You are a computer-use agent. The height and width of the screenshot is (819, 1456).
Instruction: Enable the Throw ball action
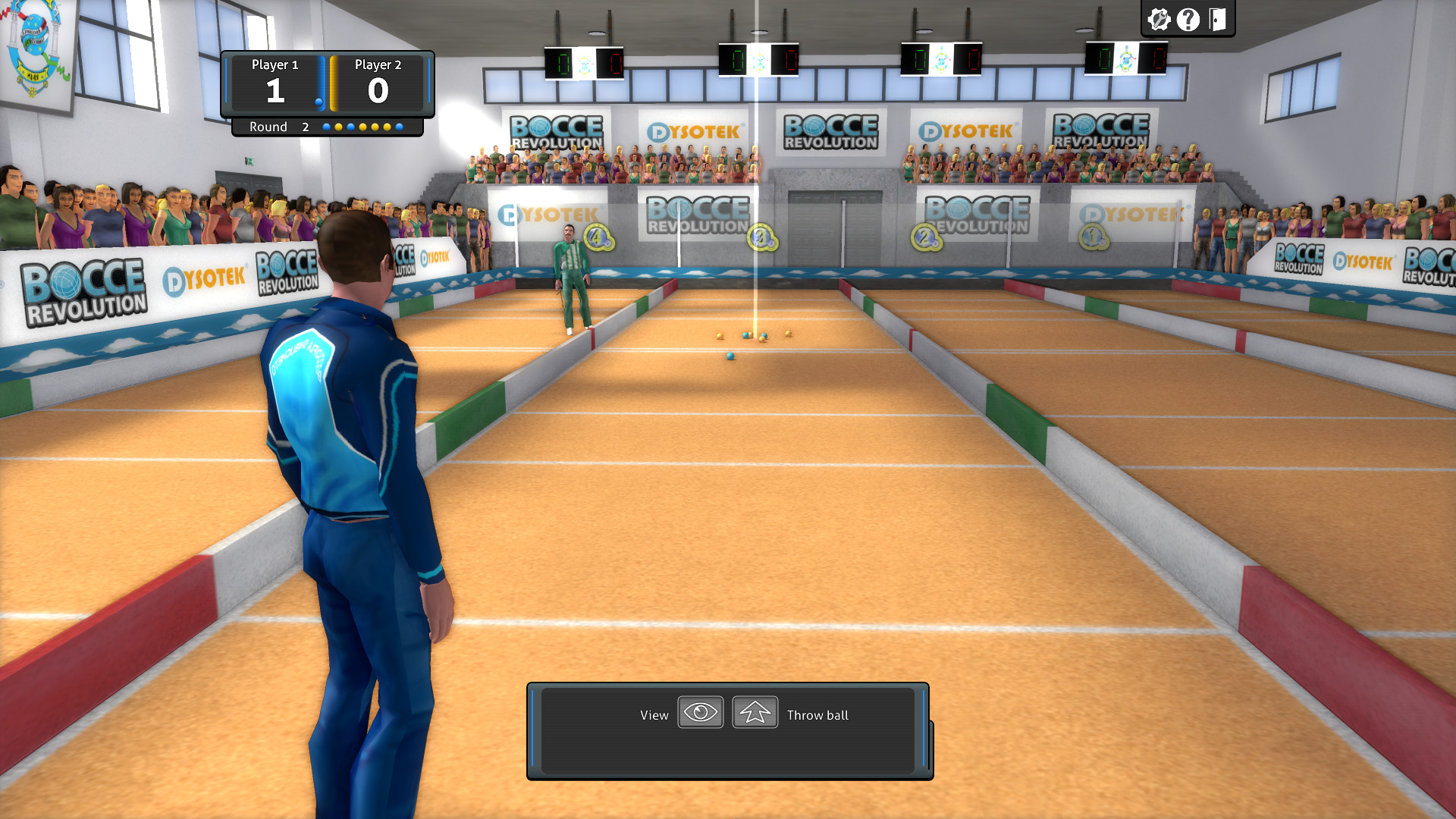point(754,712)
